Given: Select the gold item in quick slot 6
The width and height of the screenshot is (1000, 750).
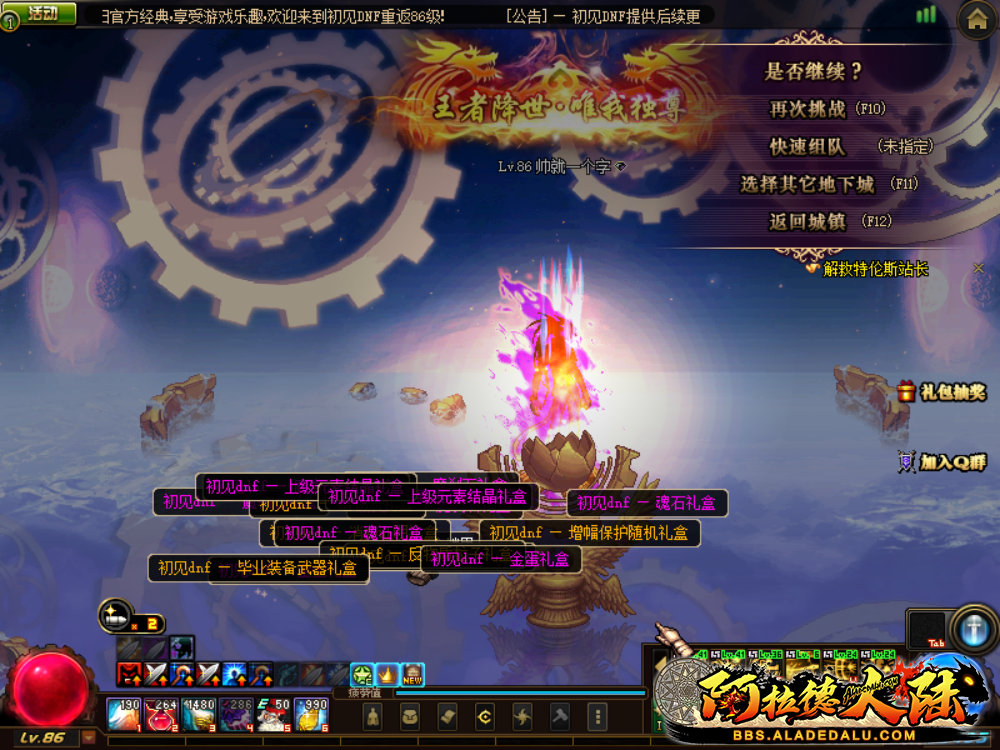Looking at the screenshot, I should pyautogui.click(x=311, y=714).
